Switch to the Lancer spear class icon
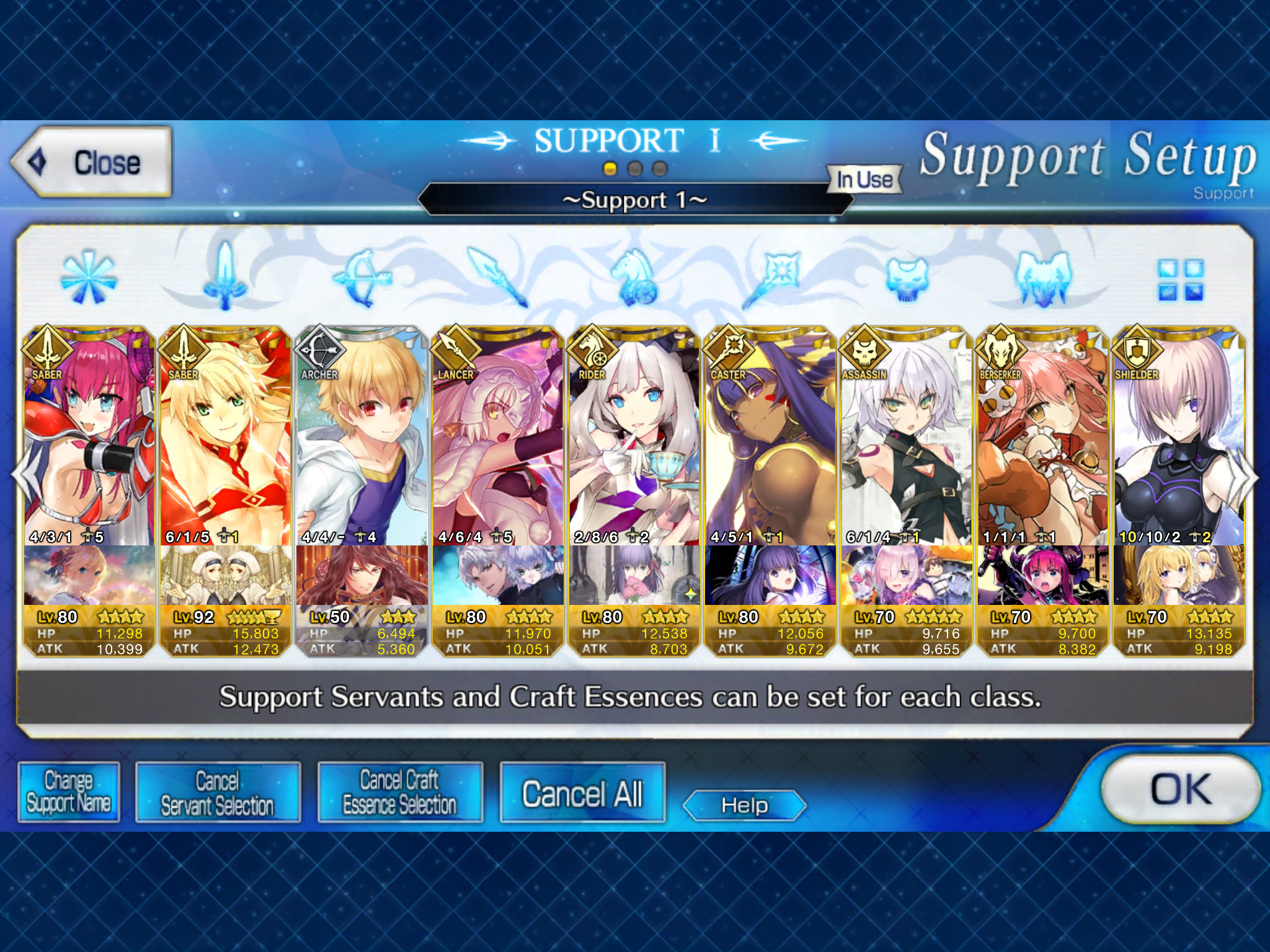1270x952 pixels. pyautogui.click(x=497, y=276)
